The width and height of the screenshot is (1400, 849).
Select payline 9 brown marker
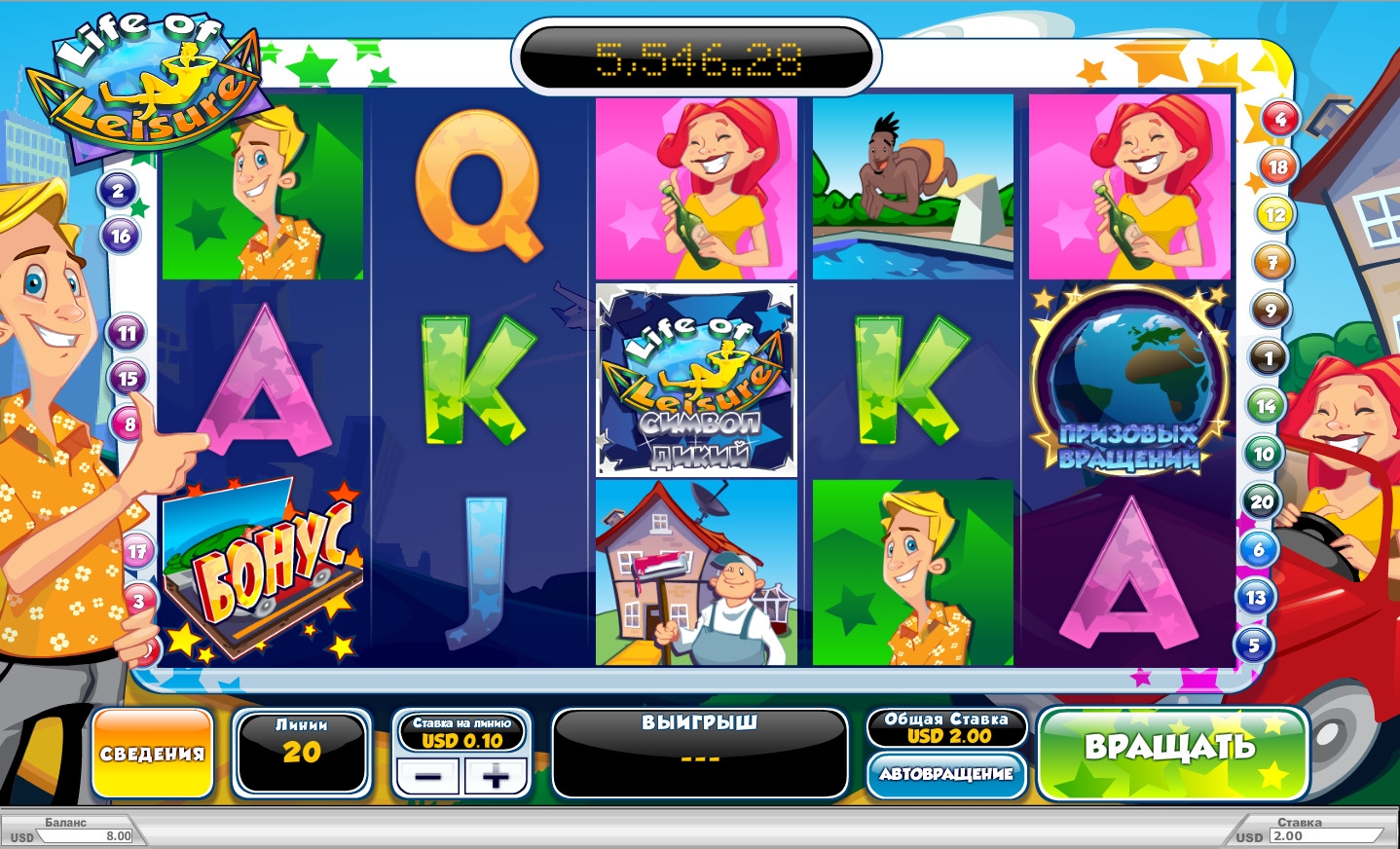click(1271, 311)
